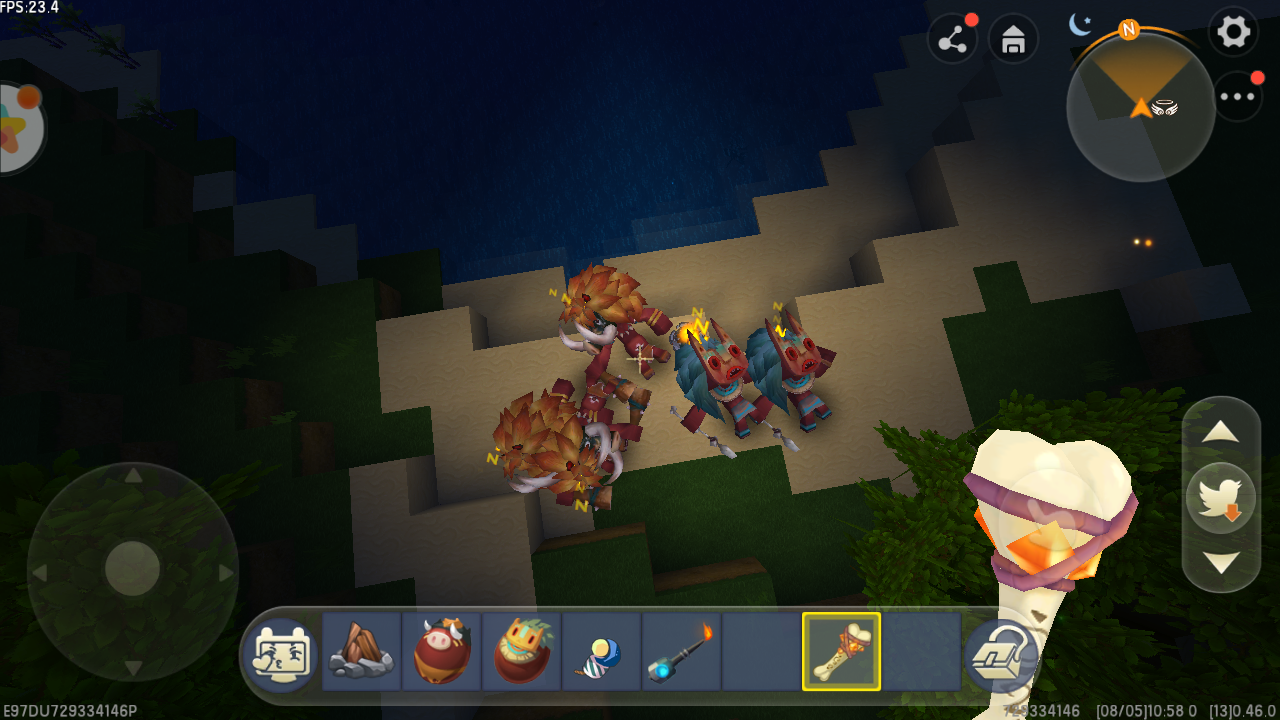Select the campfire hotbar slot
The width and height of the screenshot is (1280, 720).
click(x=361, y=651)
